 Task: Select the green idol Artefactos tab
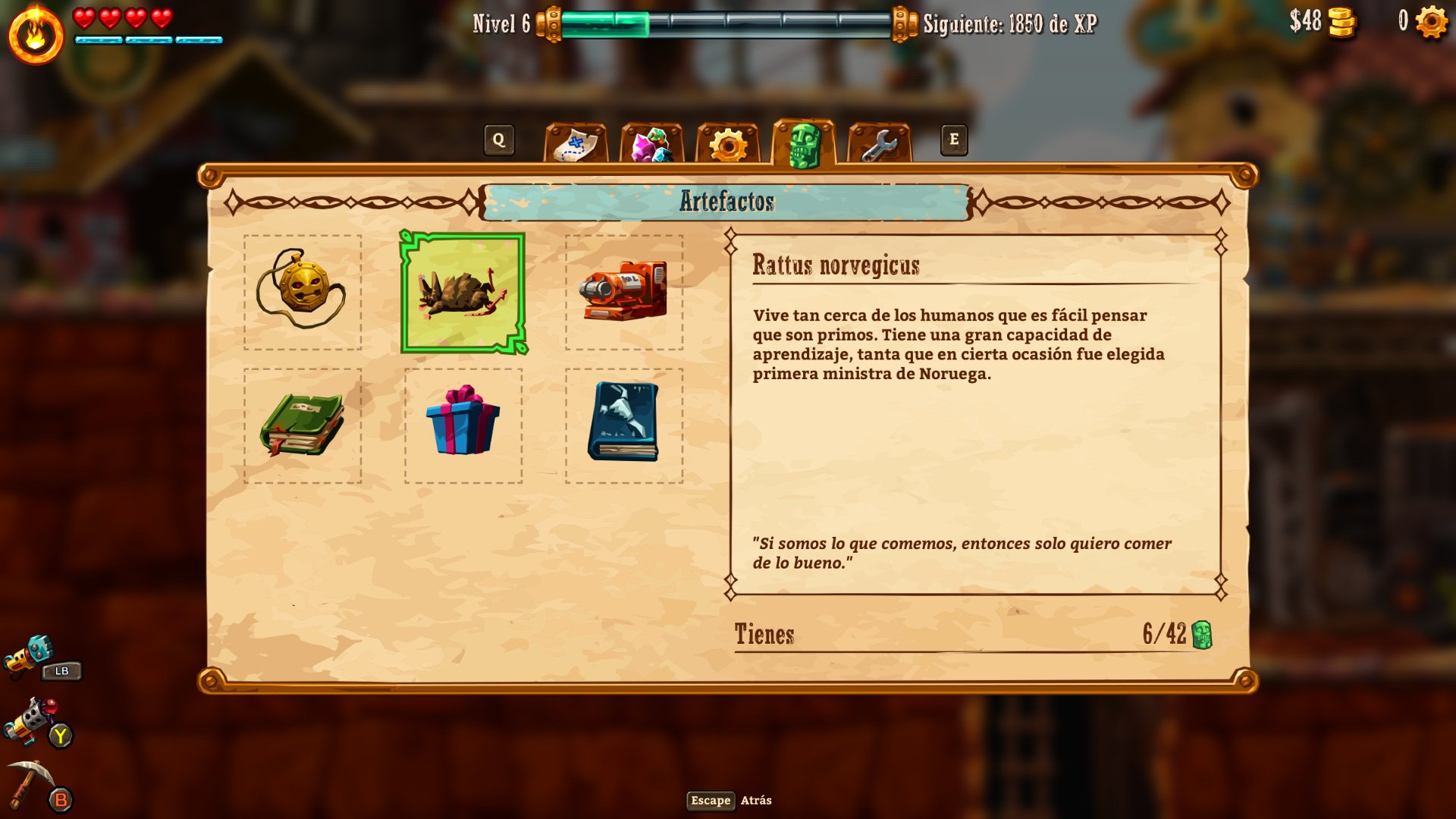coord(804,141)
